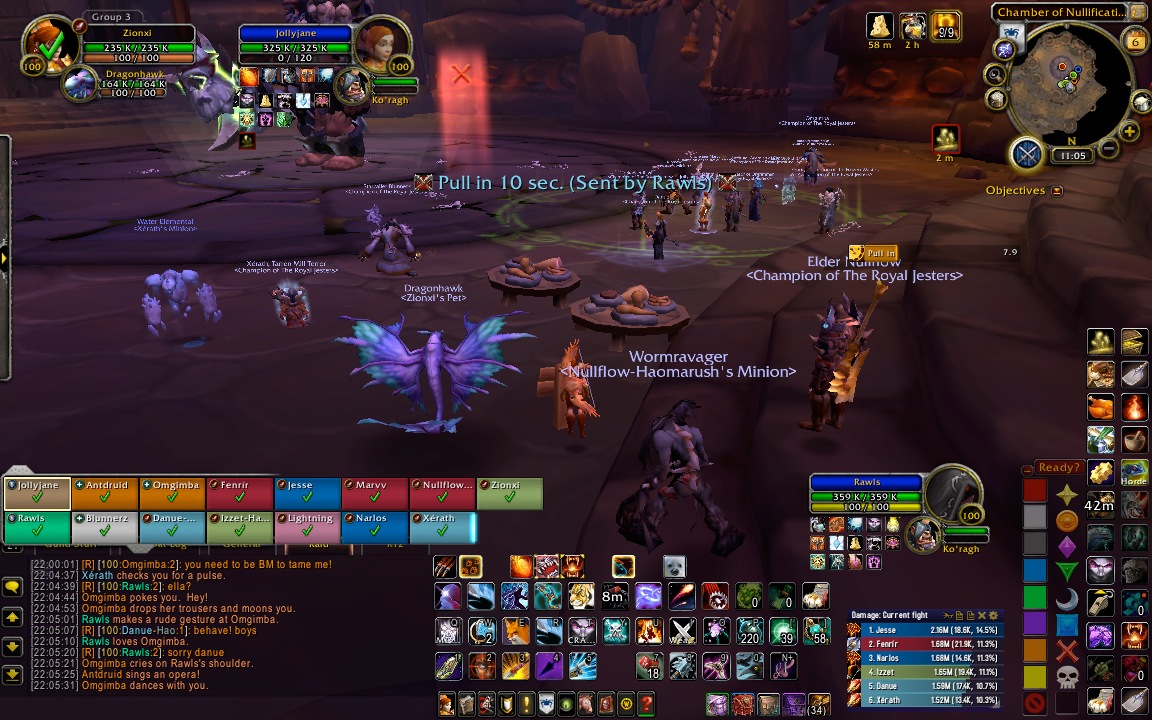Select the yellow star raid marker

tap(1067, 494)
